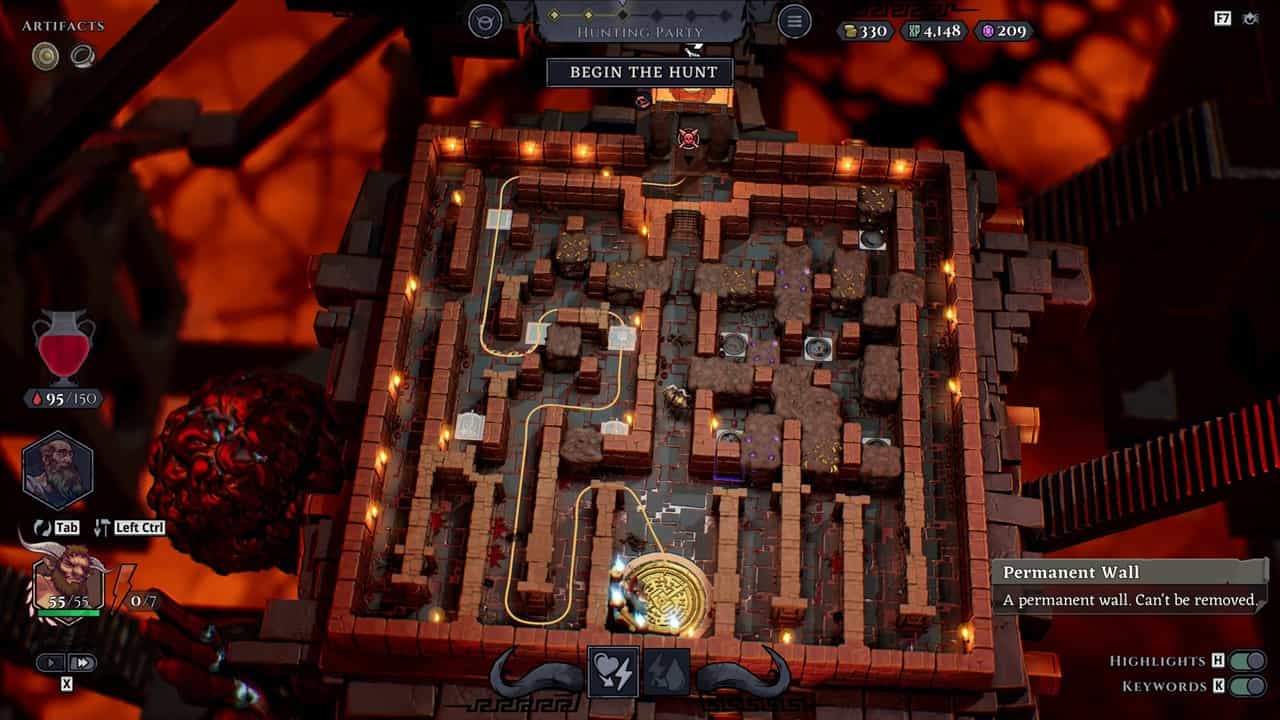1280x720 pixels.
Task: Set fast-forward speed
Action: (83, 662)
